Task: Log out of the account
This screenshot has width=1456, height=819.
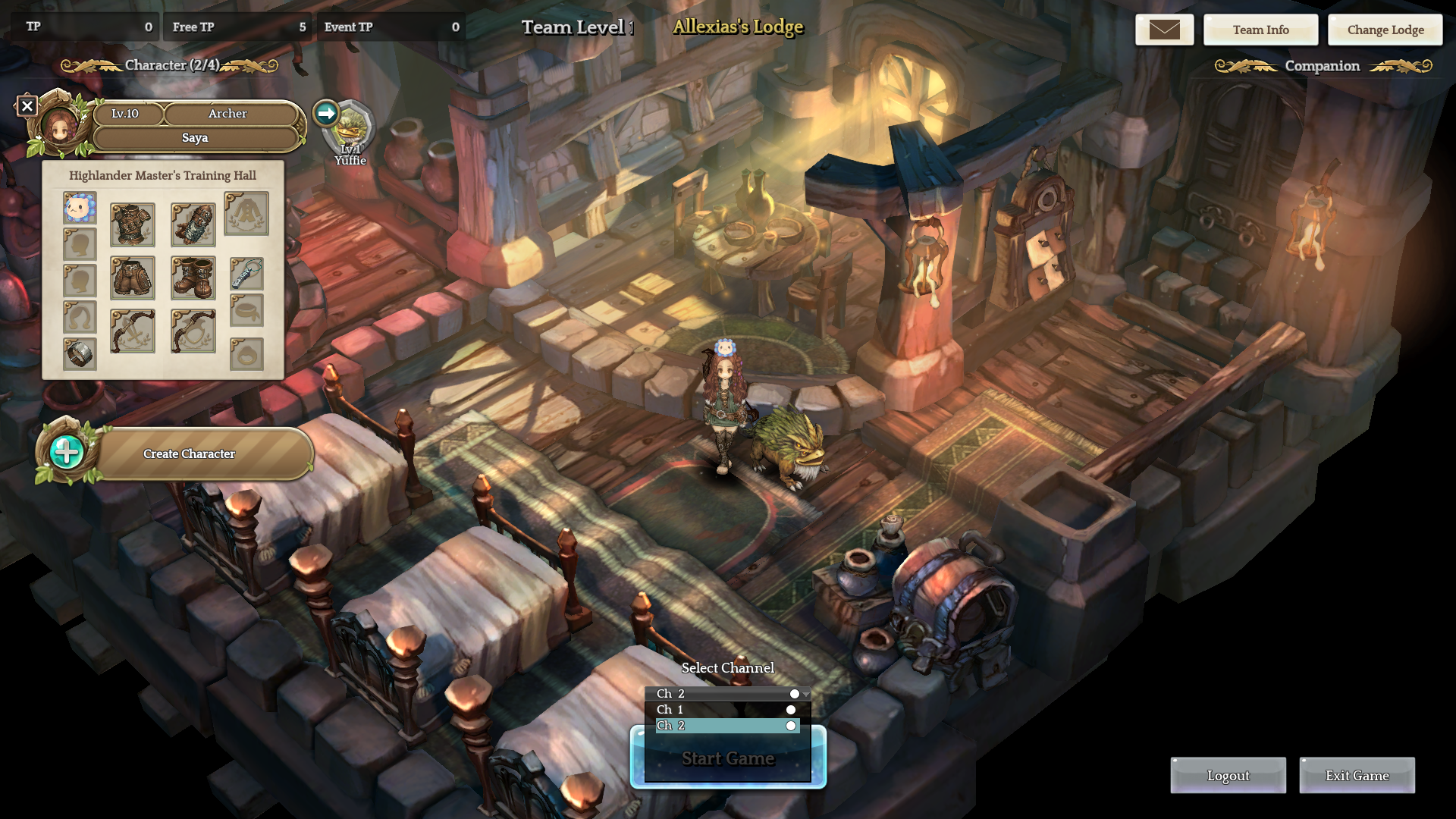Action: [1228, 776]
